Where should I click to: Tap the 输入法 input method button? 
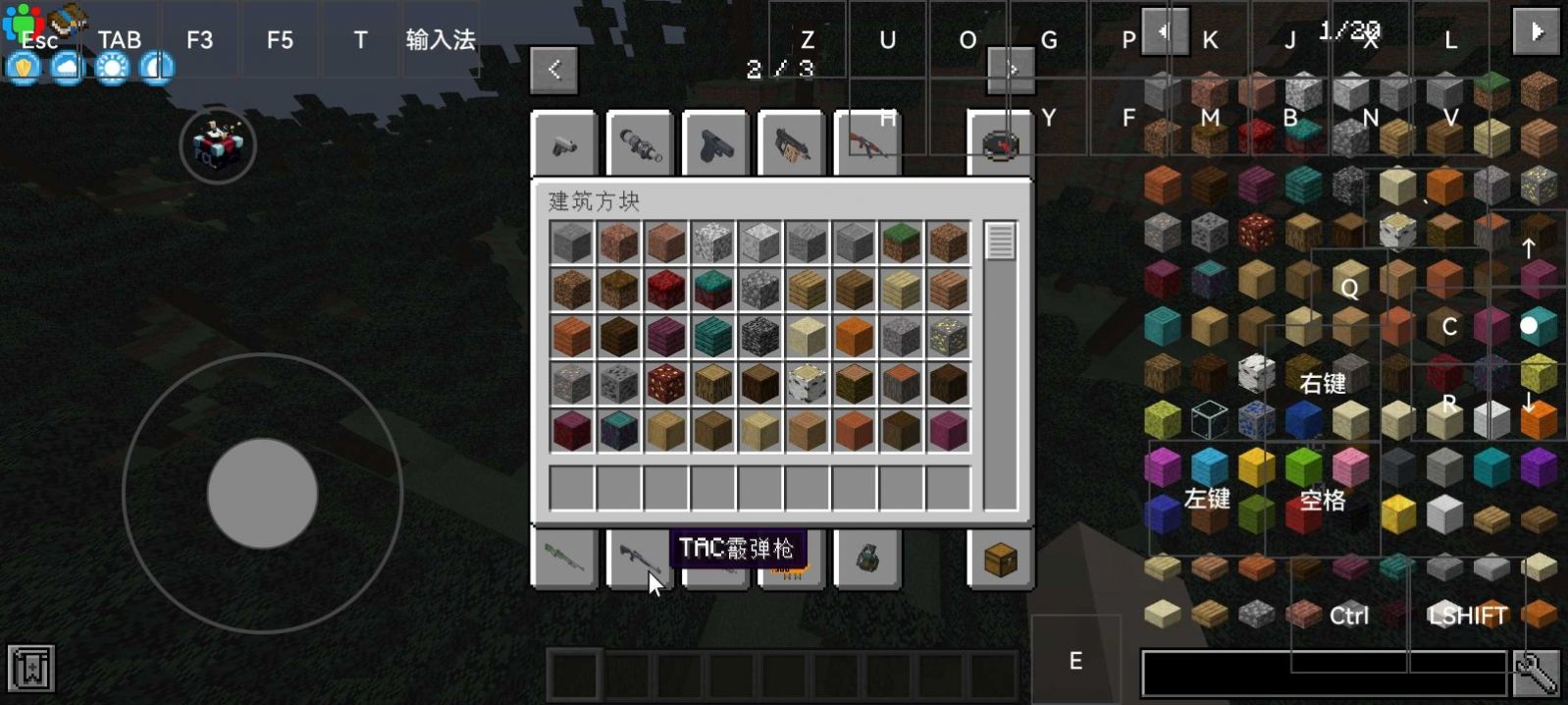coord(441,40)
